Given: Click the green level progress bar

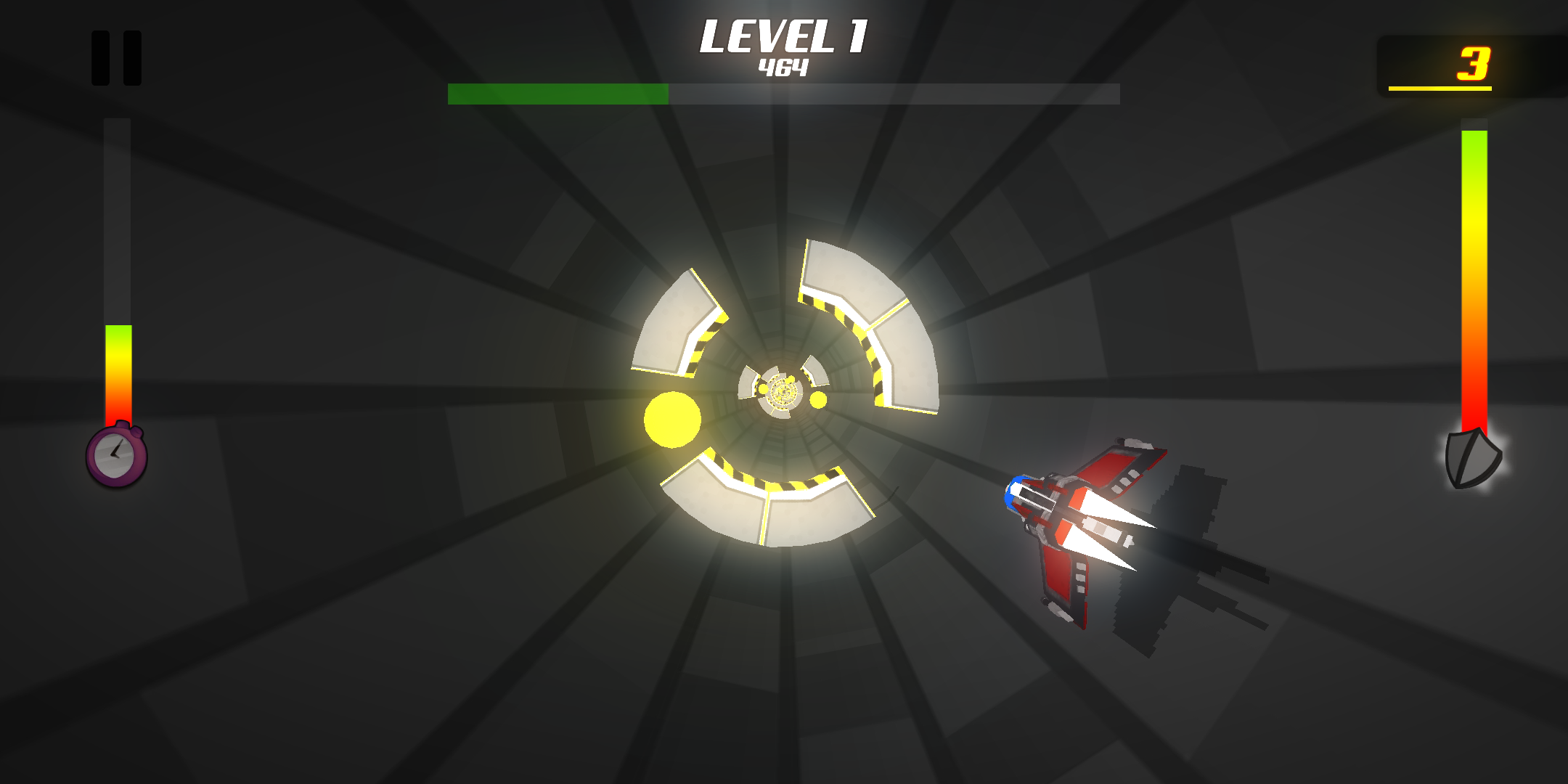Looking at the screenshot, I should (559, 93).
